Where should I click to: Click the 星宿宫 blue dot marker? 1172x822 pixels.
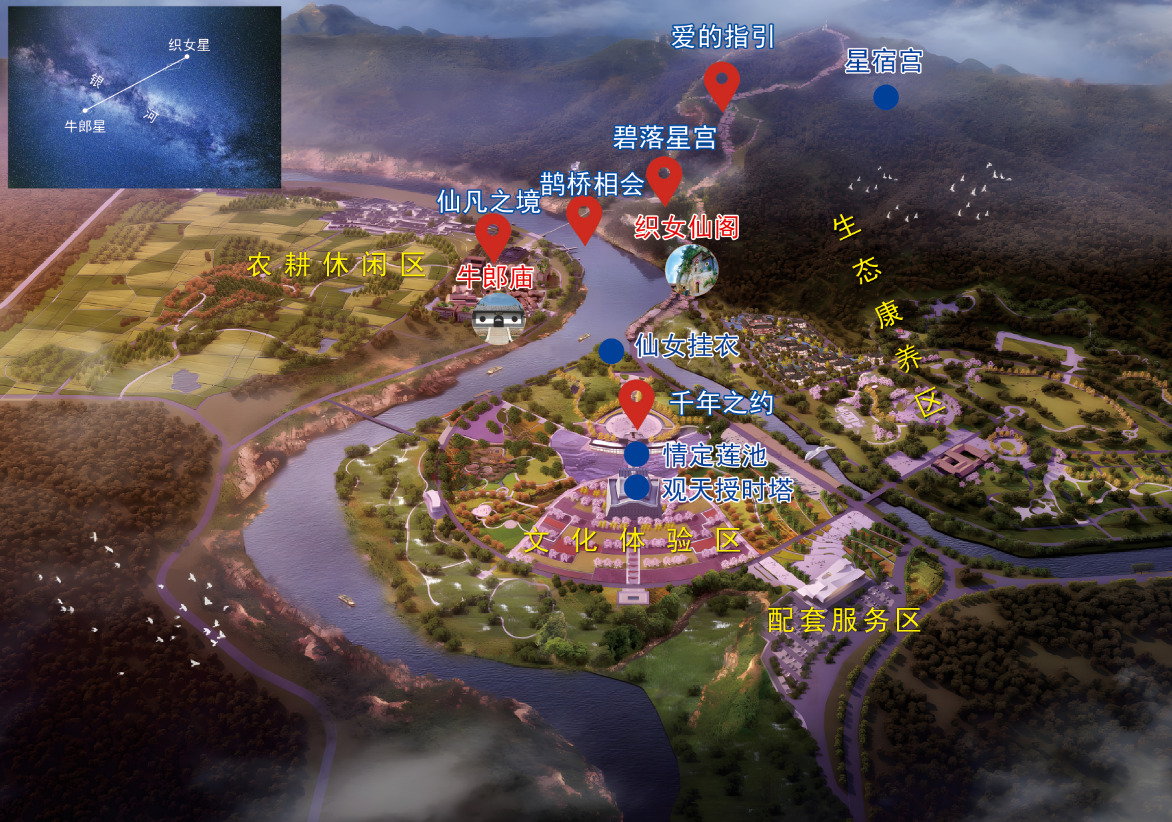pos(885,97)
